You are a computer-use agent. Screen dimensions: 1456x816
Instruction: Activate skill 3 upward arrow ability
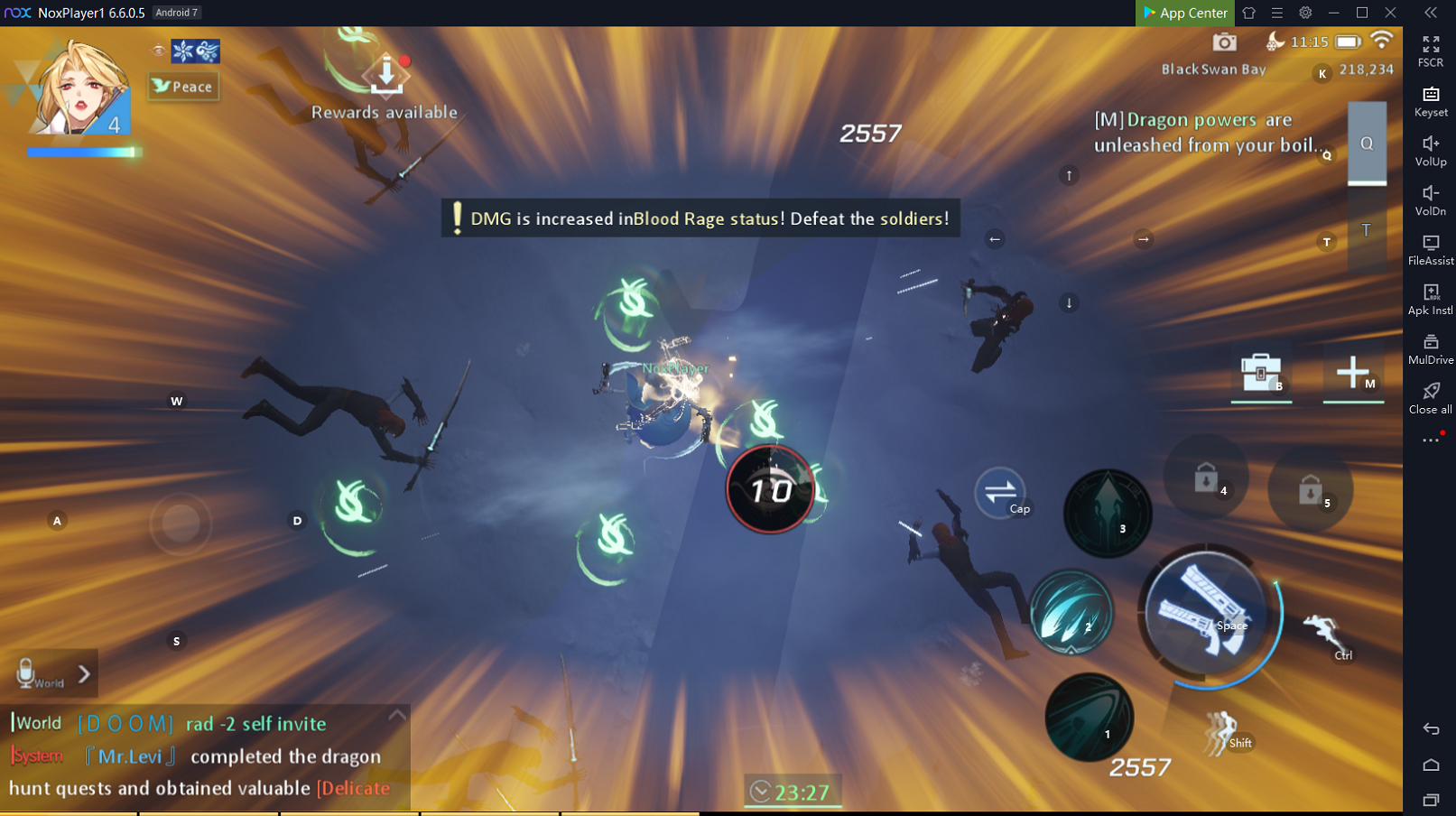click(1108, 513)
